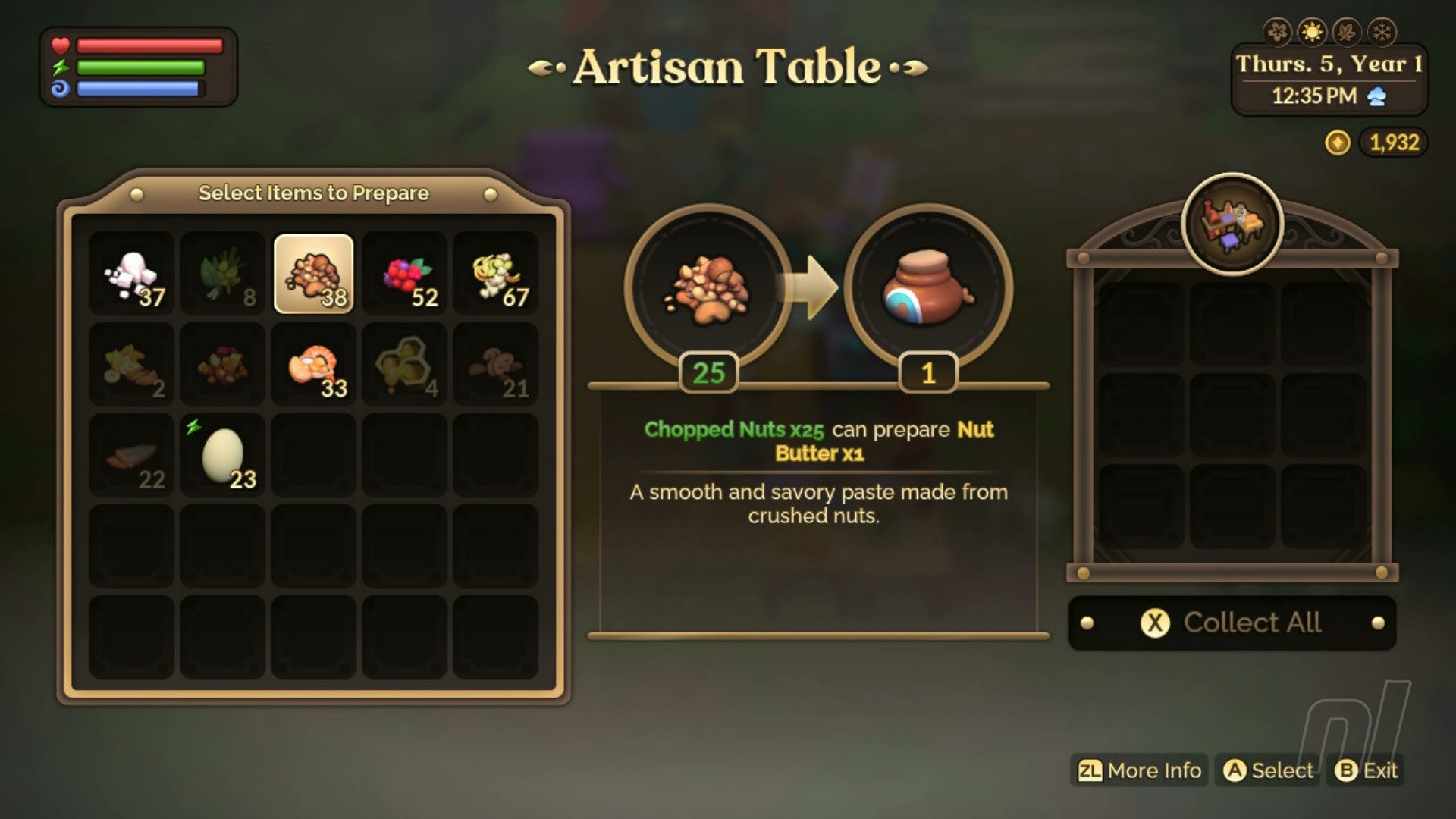
Task: Confirm with the Select option
Action: (x=1268, y=770)
